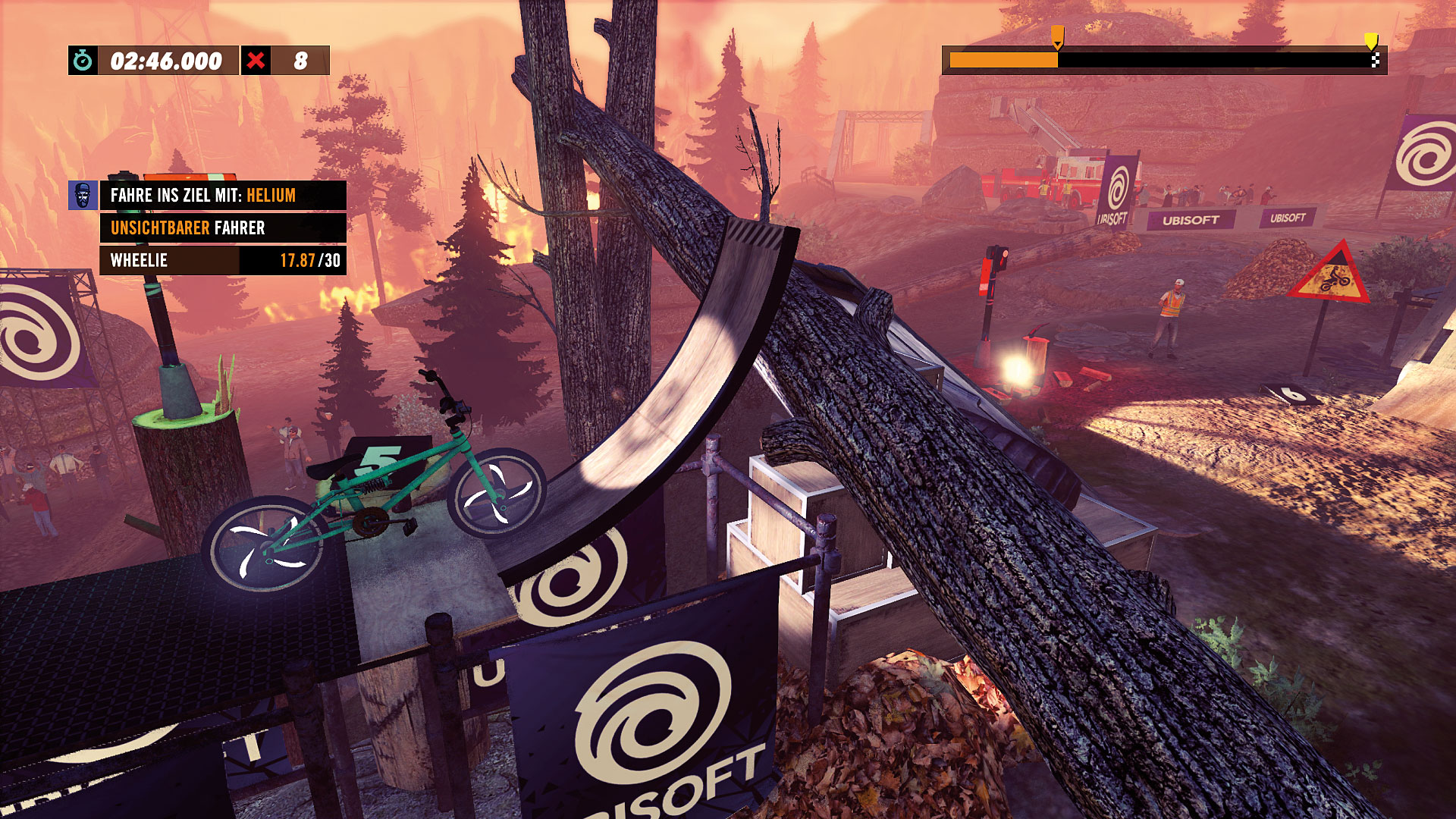This screenshot has height=819, width=1456.
Task: Select the "Fahre ins Ziel mit: Helium" objective
Action: click(223, 196)
